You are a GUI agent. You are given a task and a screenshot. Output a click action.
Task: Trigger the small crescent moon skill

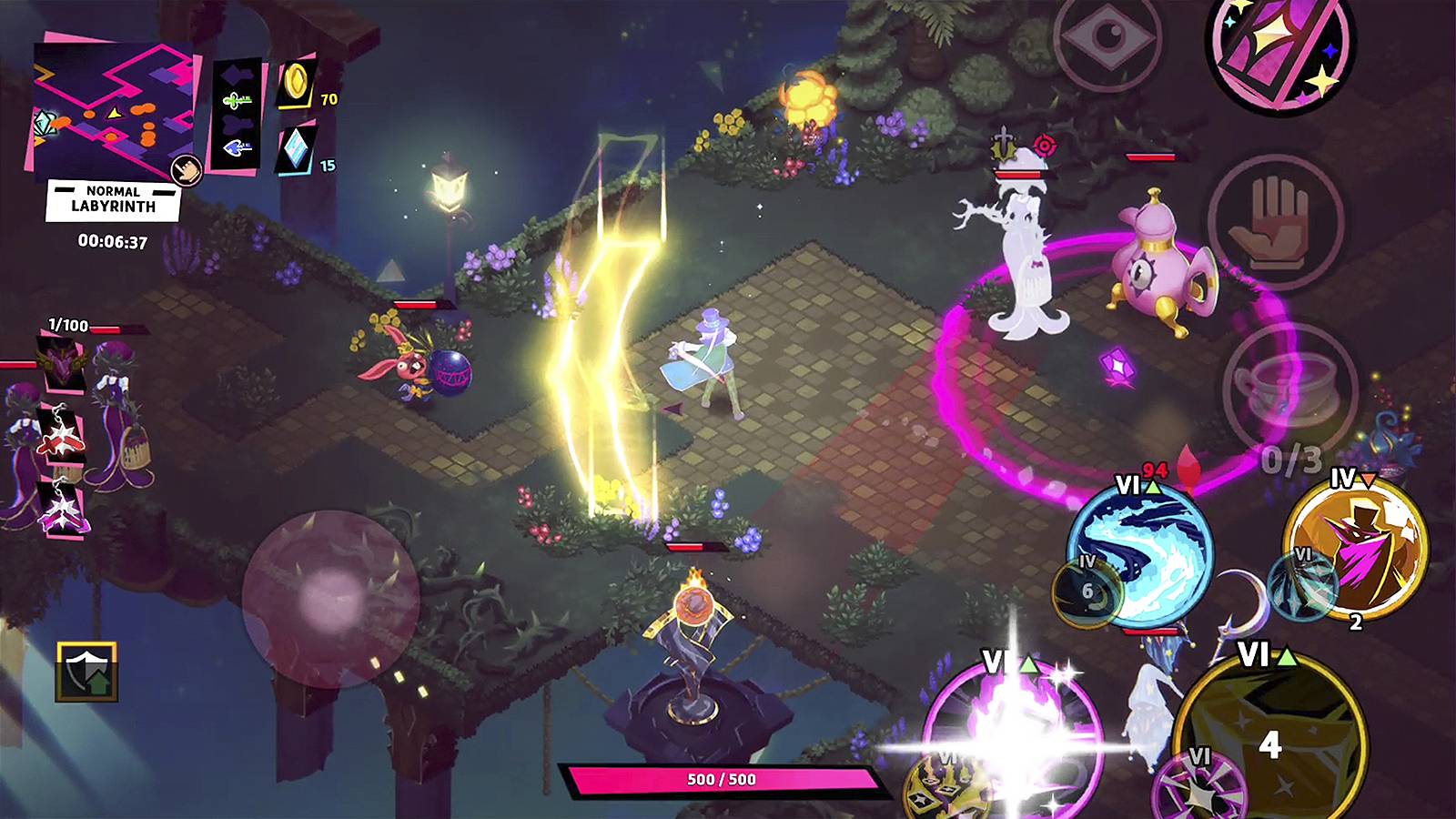1089,591
